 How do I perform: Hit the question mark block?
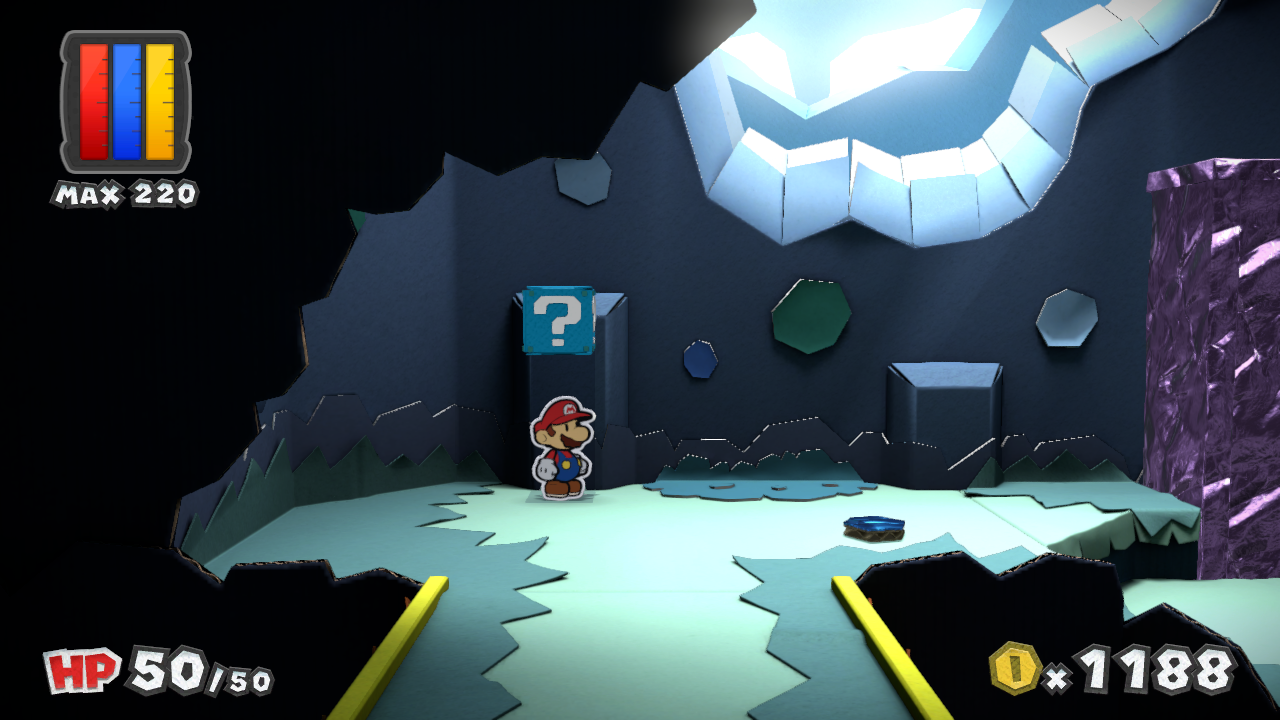coord(557,320)
